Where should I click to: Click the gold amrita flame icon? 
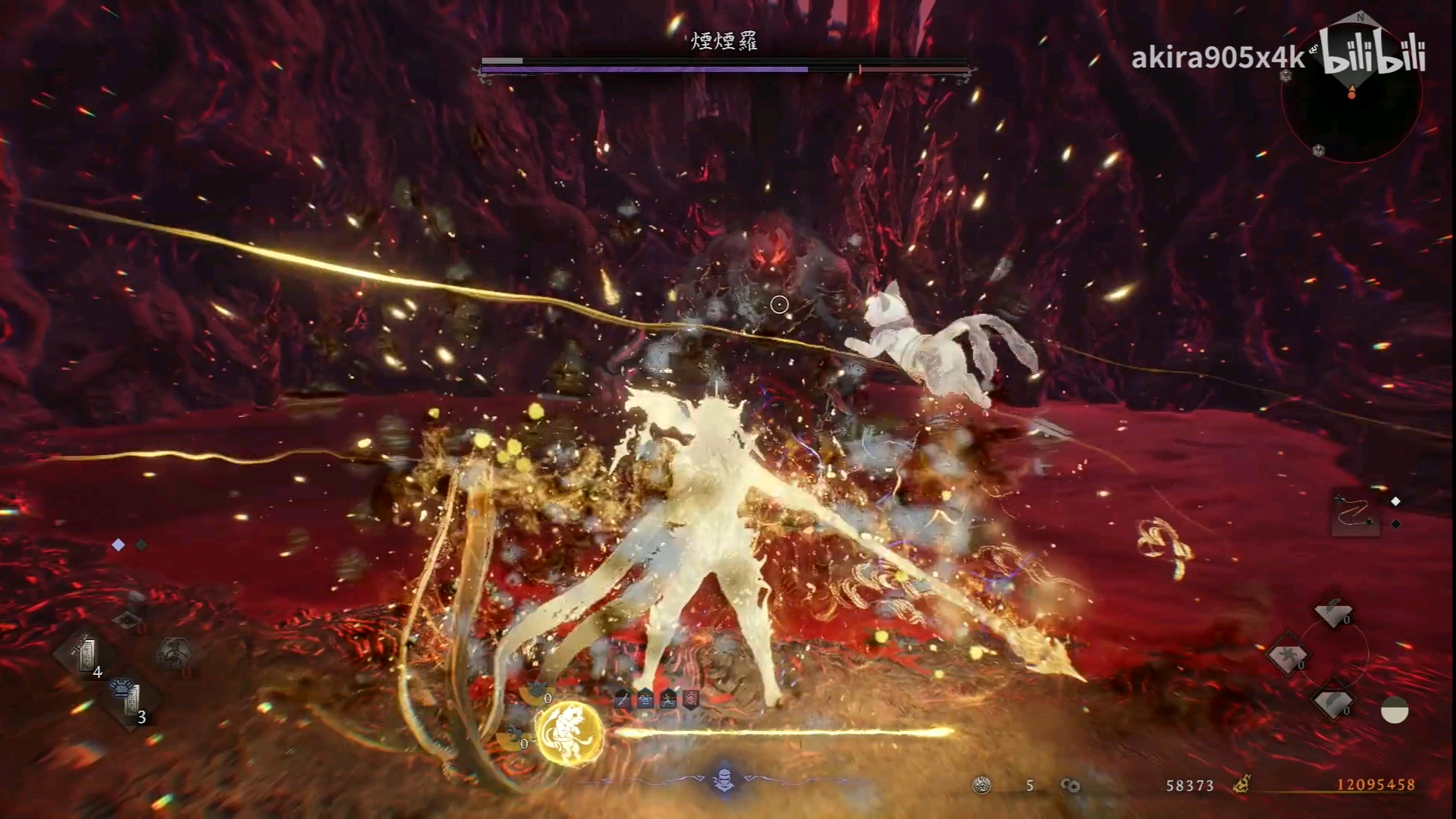pyautogui.click(x=1241, y=785)
